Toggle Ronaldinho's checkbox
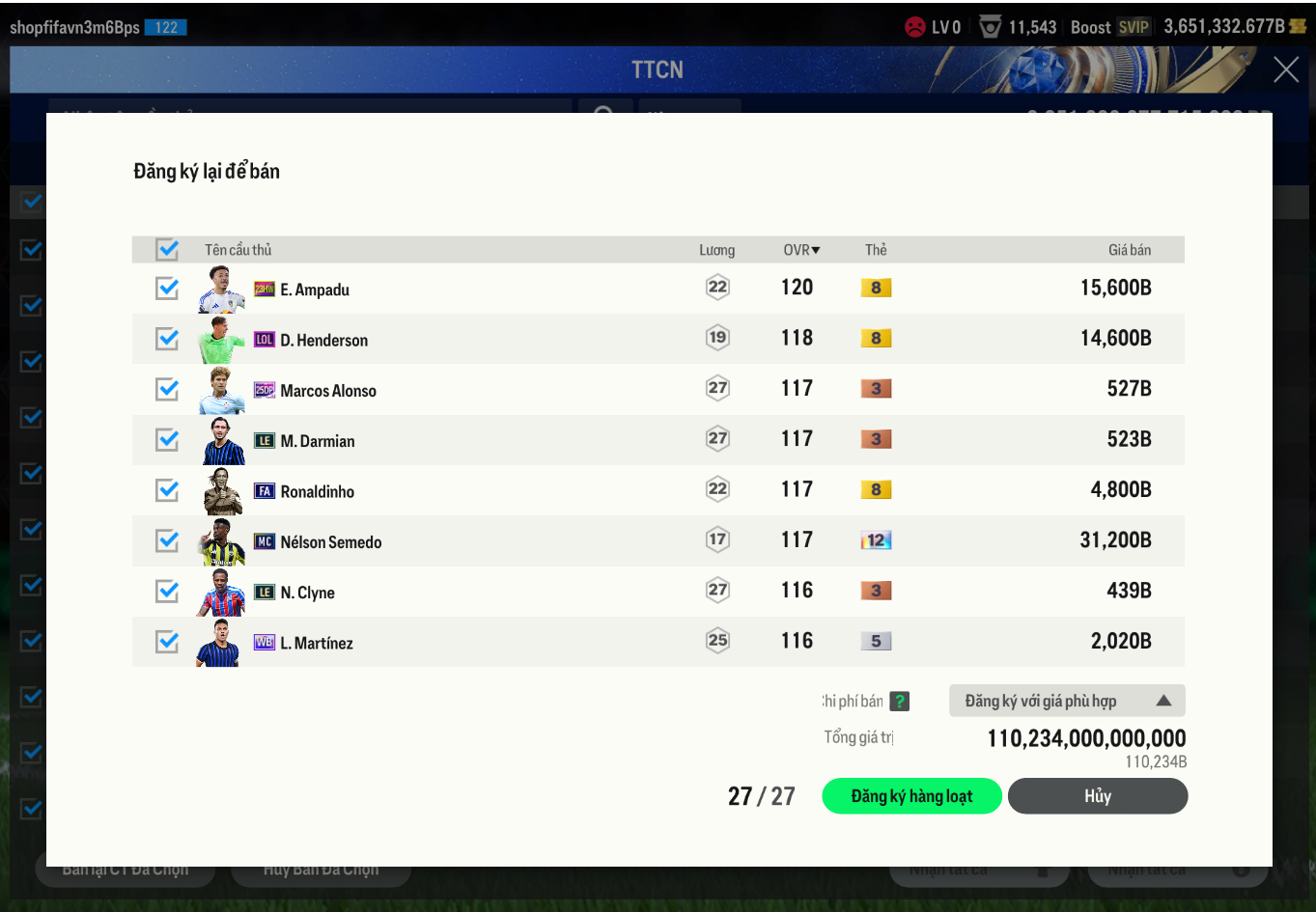This screenshot has width=1316, height=912. (167, 490)
